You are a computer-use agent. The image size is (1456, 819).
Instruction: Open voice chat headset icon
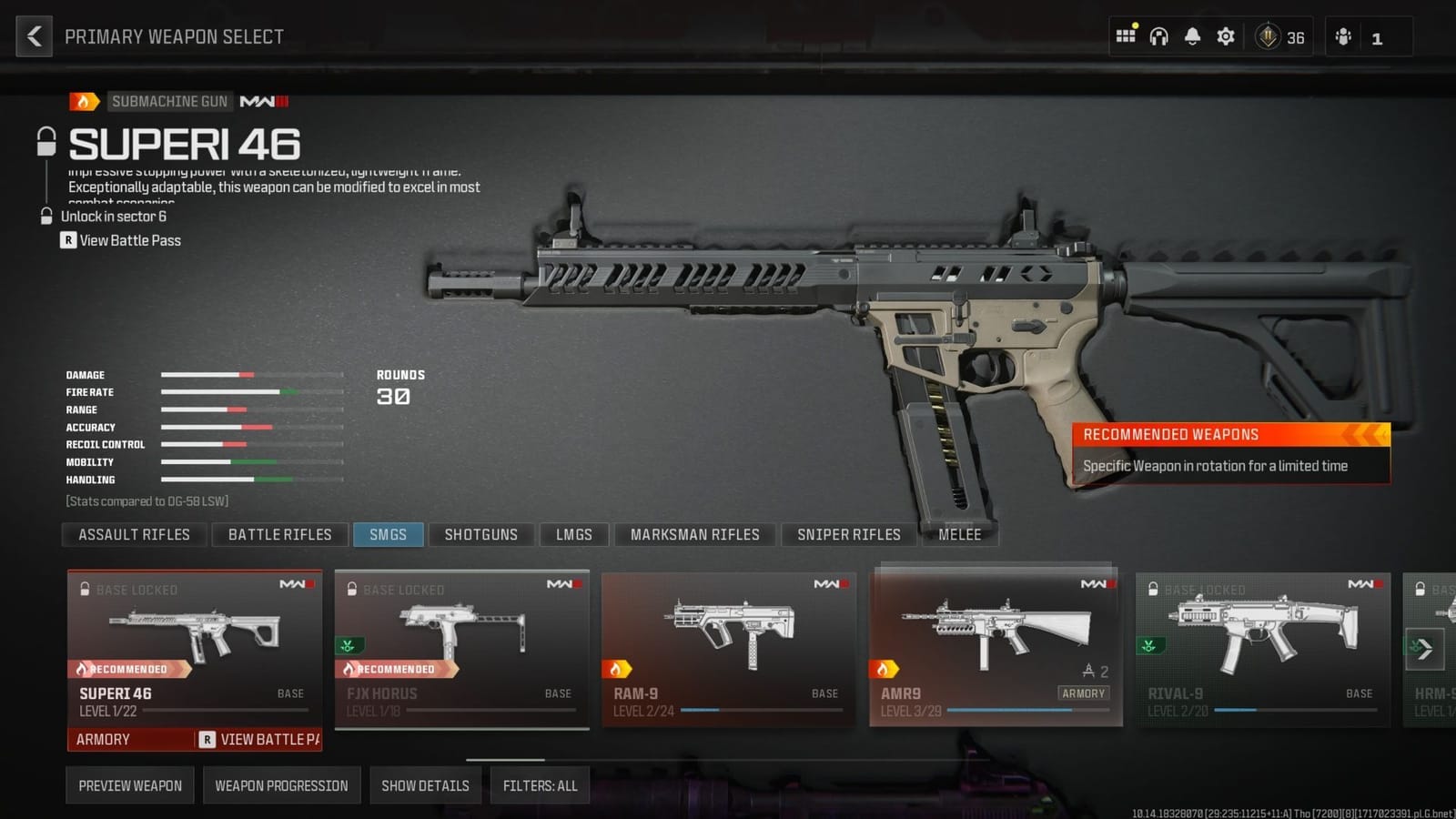(x=1158, y=35)
